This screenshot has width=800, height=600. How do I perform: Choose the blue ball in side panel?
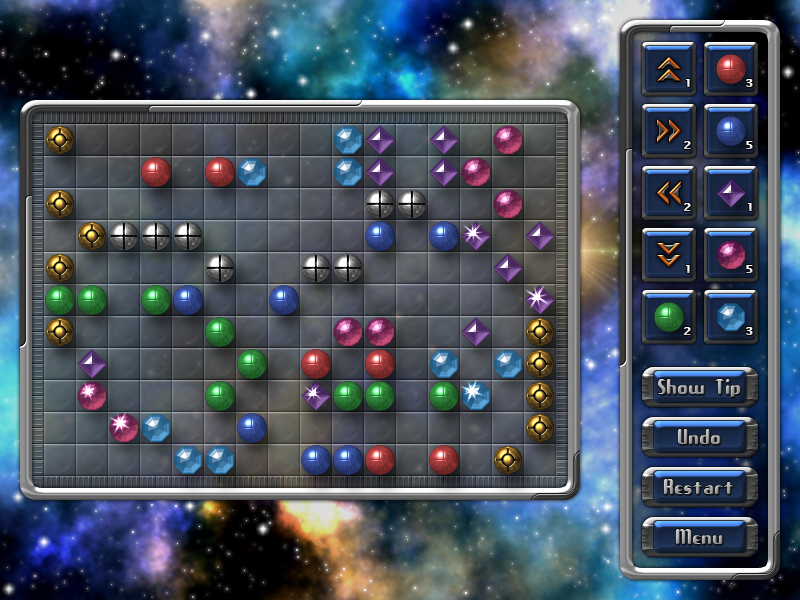(730, 131)
